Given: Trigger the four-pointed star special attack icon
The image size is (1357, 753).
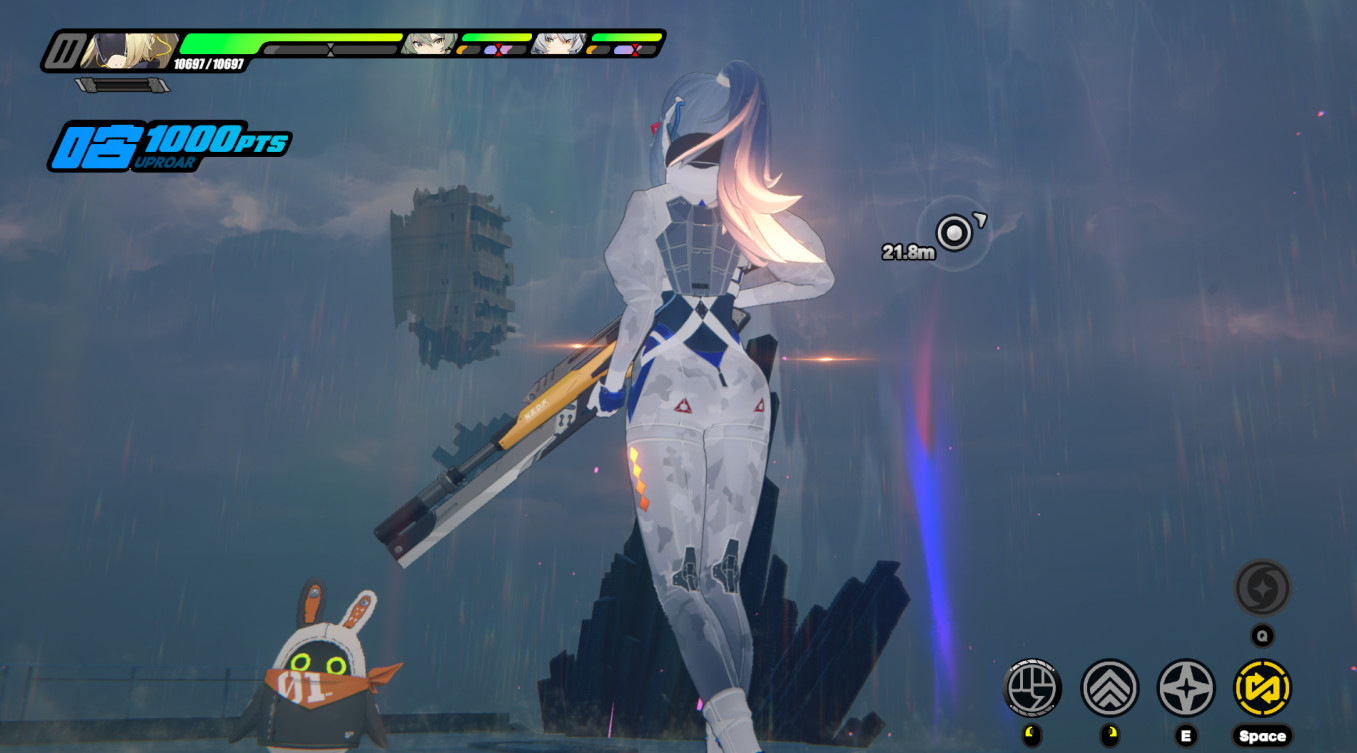Looking at the screenshot, I should click(1186, 688).
